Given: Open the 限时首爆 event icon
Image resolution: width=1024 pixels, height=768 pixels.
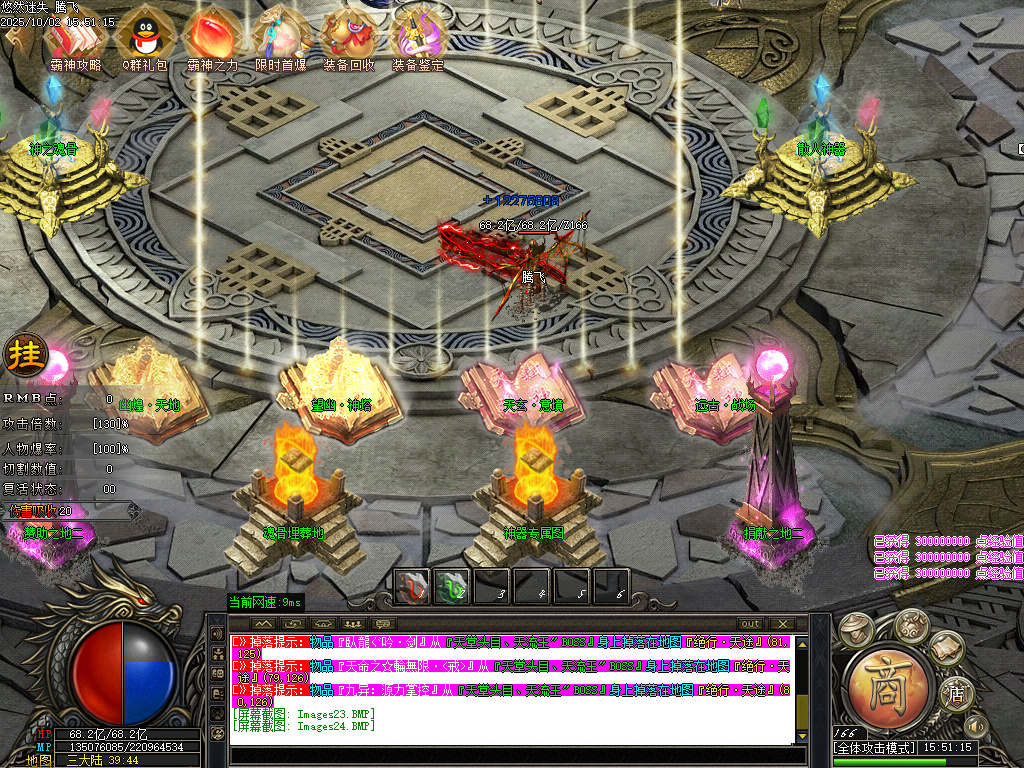Looking at the screenshot, I should click(280, 36).
